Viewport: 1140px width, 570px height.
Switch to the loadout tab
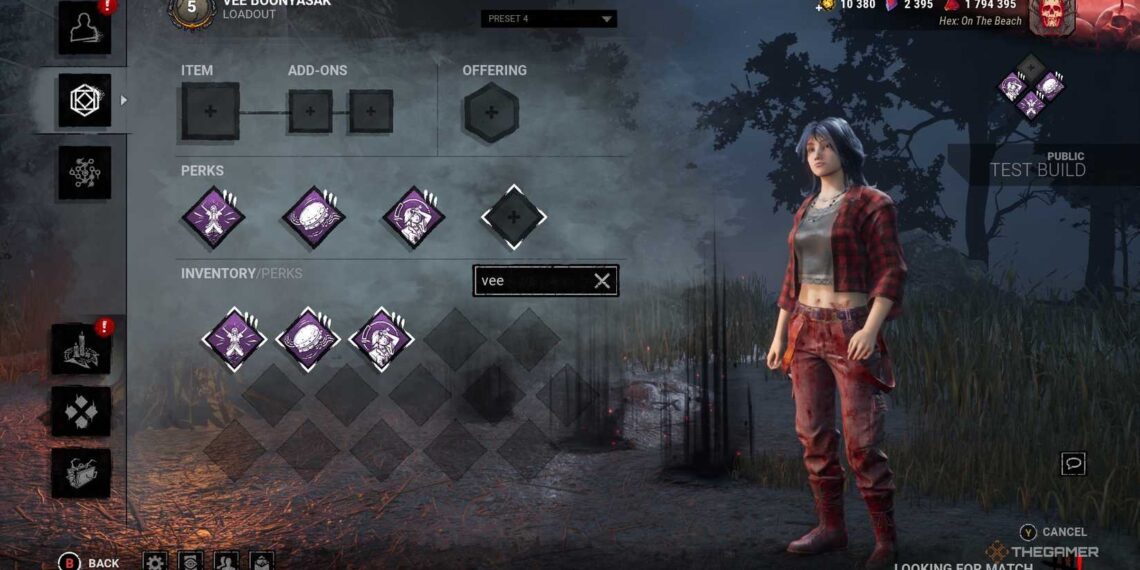[x=84, y=100]
